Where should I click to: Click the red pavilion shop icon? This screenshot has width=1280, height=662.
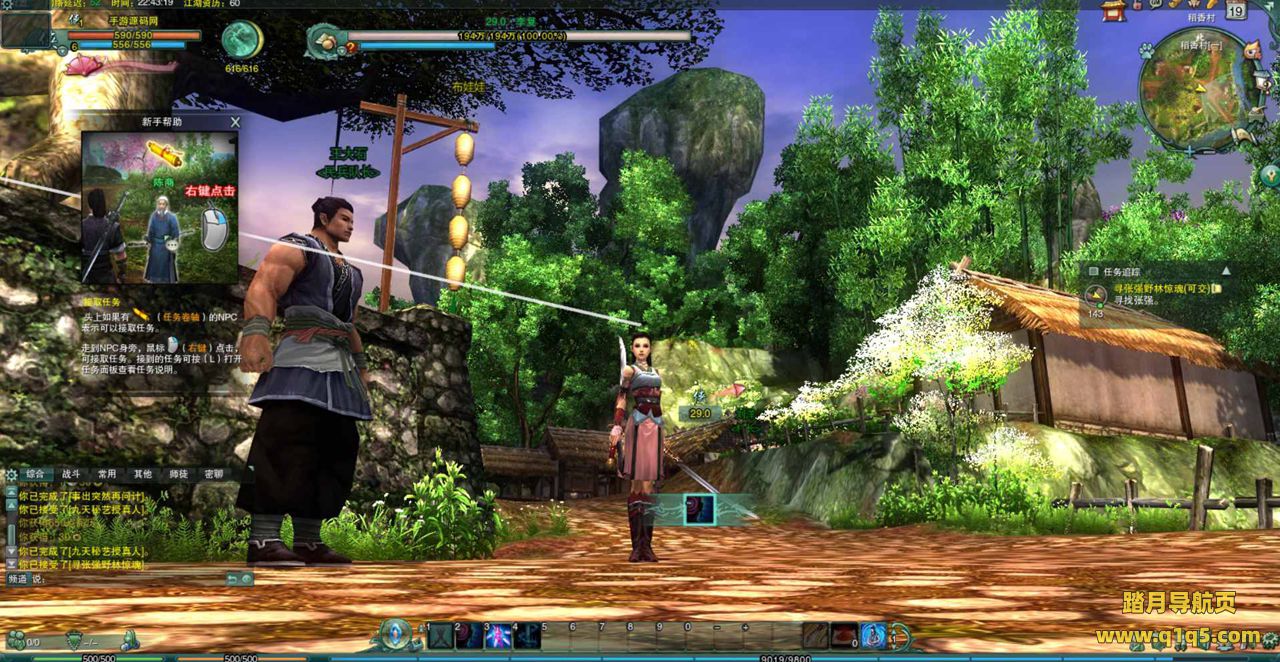click(1113, 10)
